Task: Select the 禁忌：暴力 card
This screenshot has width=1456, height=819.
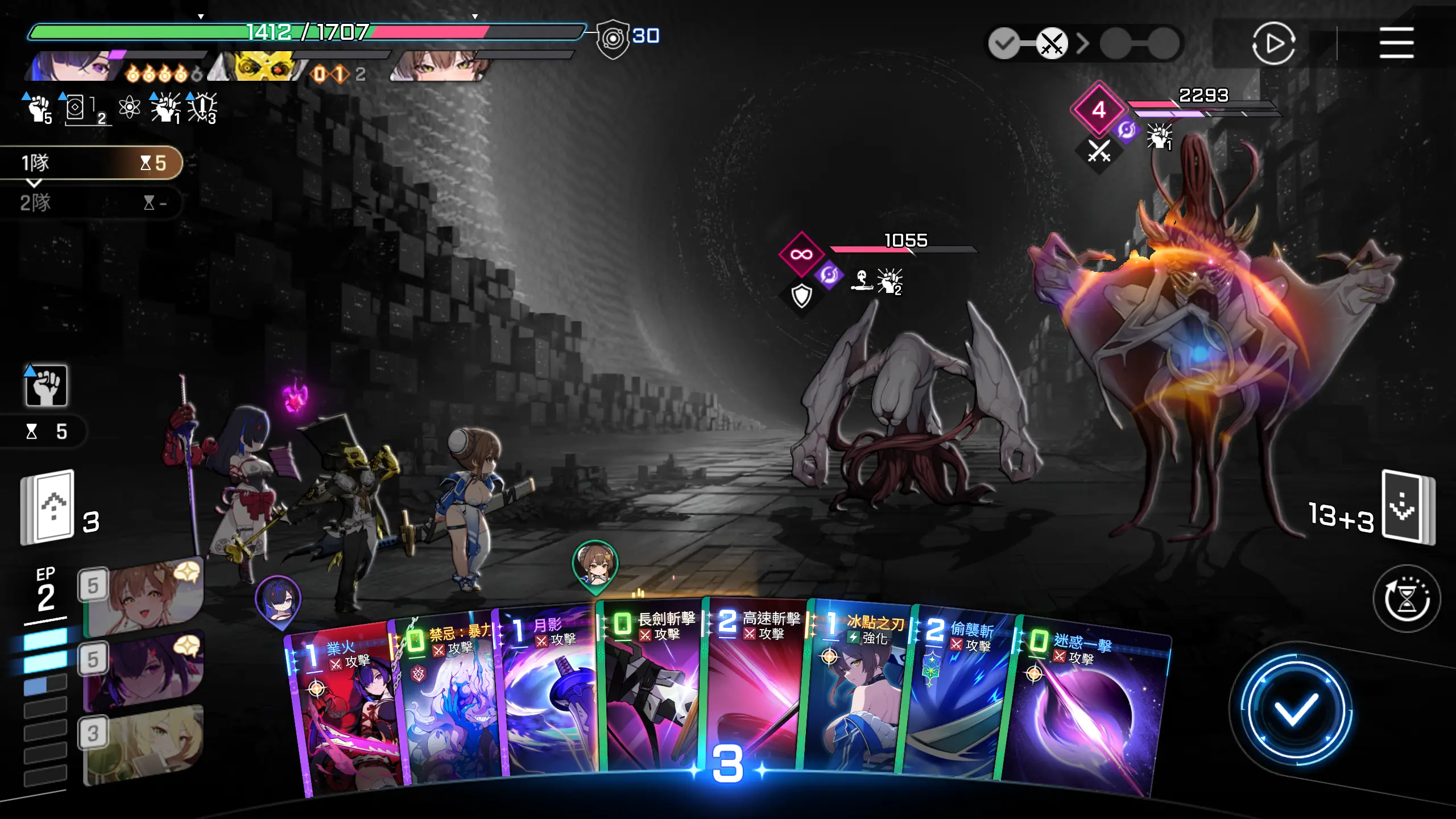Action: (x=449, y=700)
